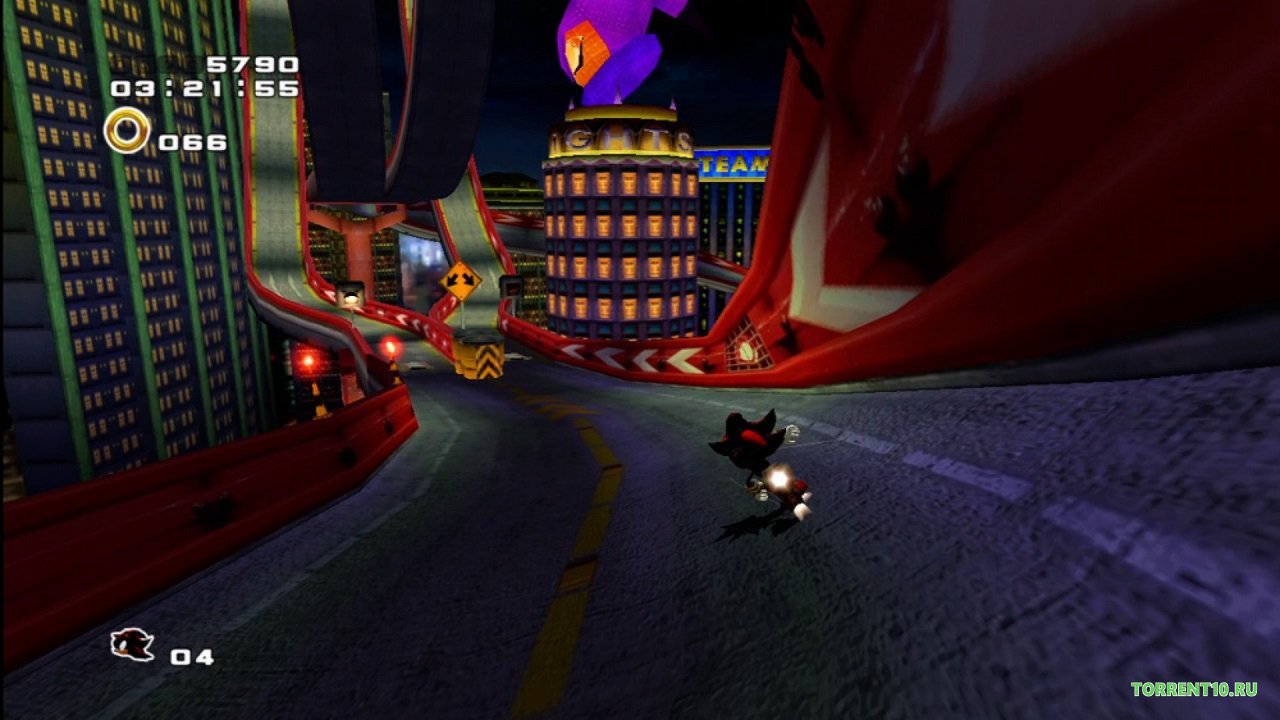Open the torrent10.ru watermark link
The image size is (1280, 720).
coord(1193,689)
